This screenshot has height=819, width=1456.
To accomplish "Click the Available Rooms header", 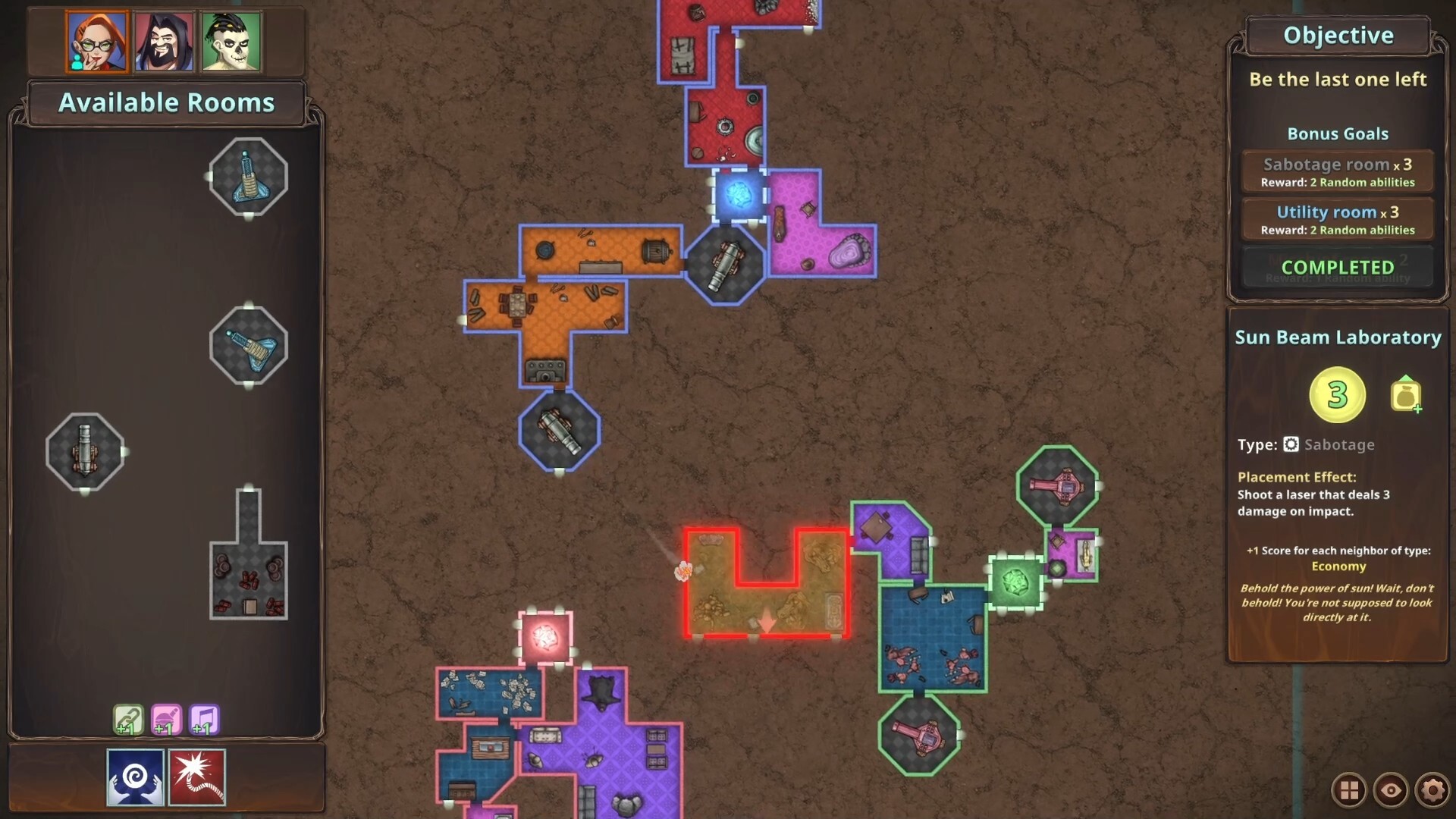I will [166, 102].
